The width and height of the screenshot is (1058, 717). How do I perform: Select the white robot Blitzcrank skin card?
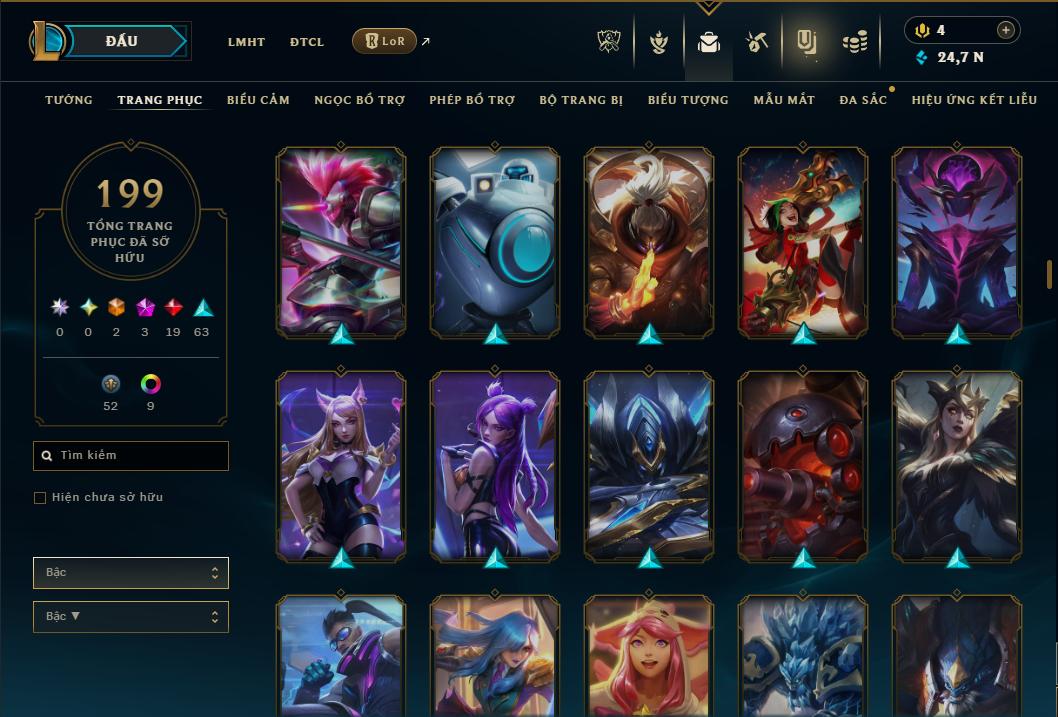coord(495,240)
